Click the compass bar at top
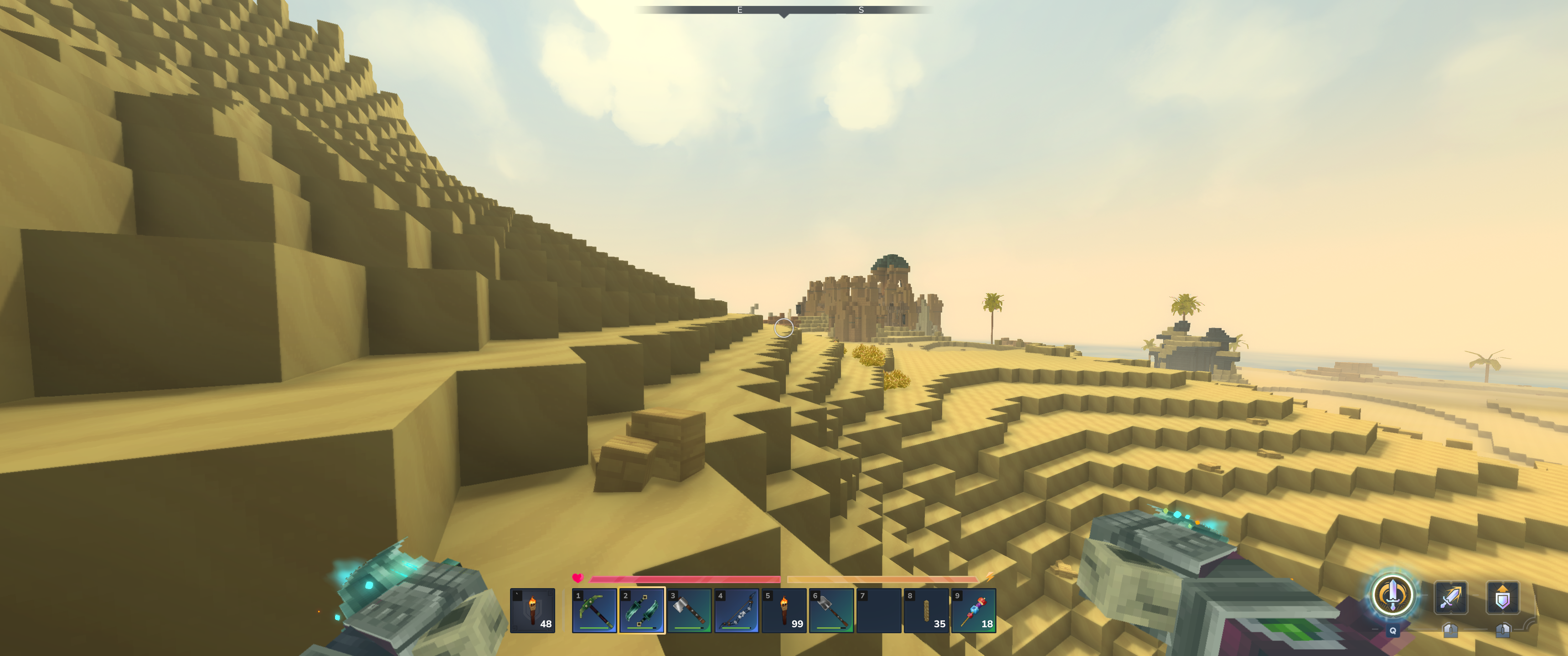 coord(784,10)
